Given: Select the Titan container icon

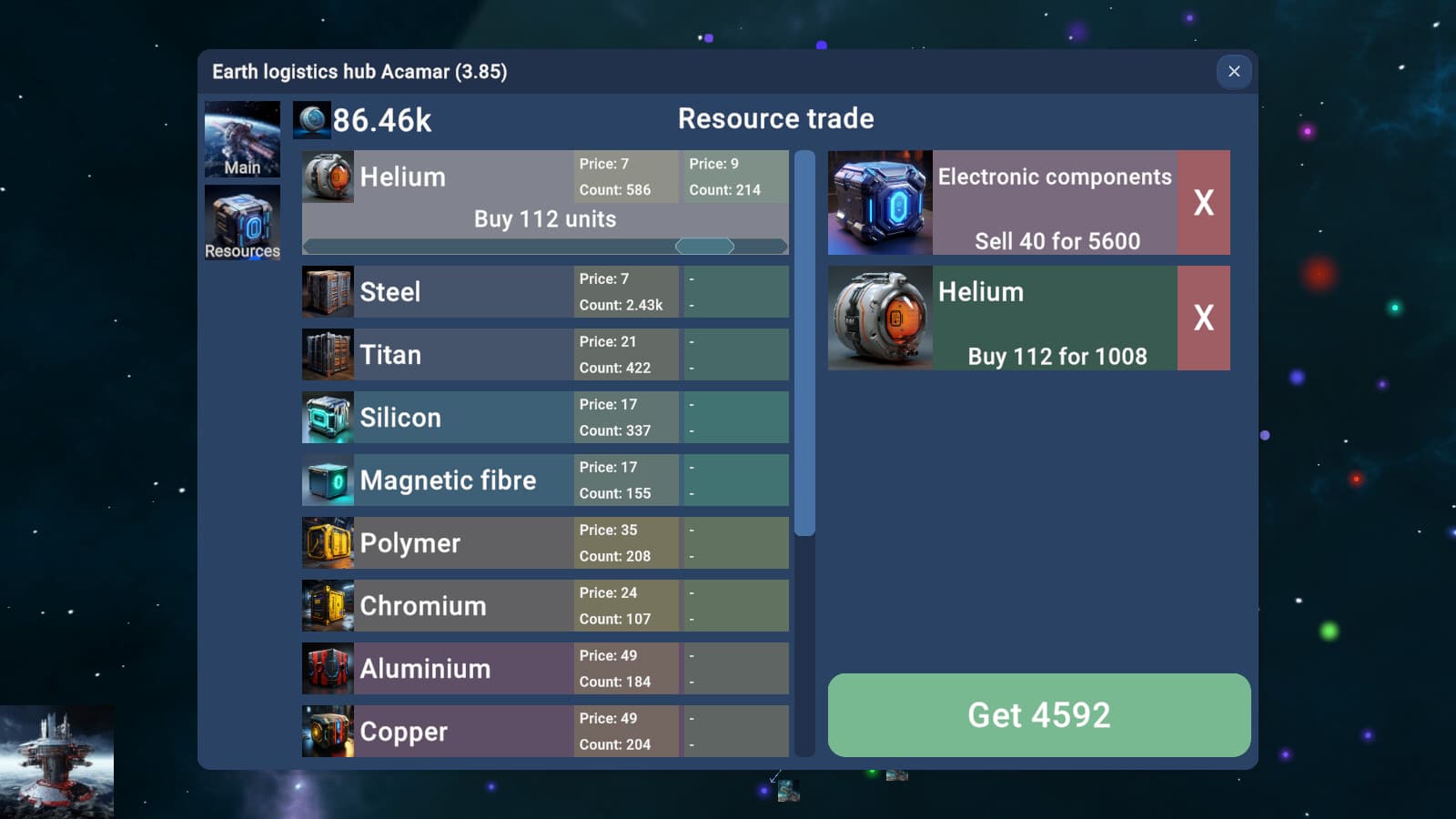Looking at the screenshot, I should coord(328,354).
